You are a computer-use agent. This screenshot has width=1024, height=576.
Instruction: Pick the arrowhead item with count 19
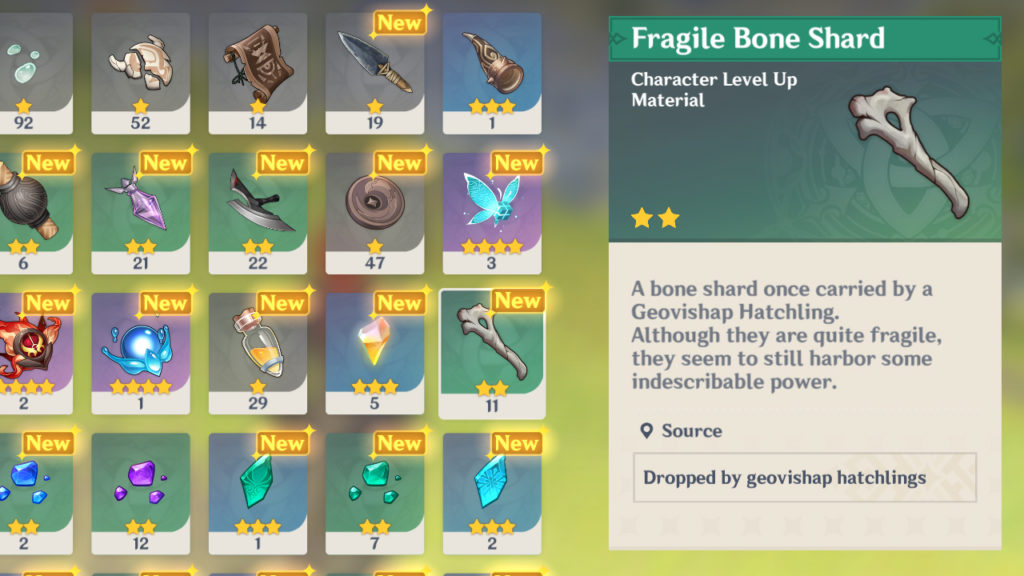(375, 72)
